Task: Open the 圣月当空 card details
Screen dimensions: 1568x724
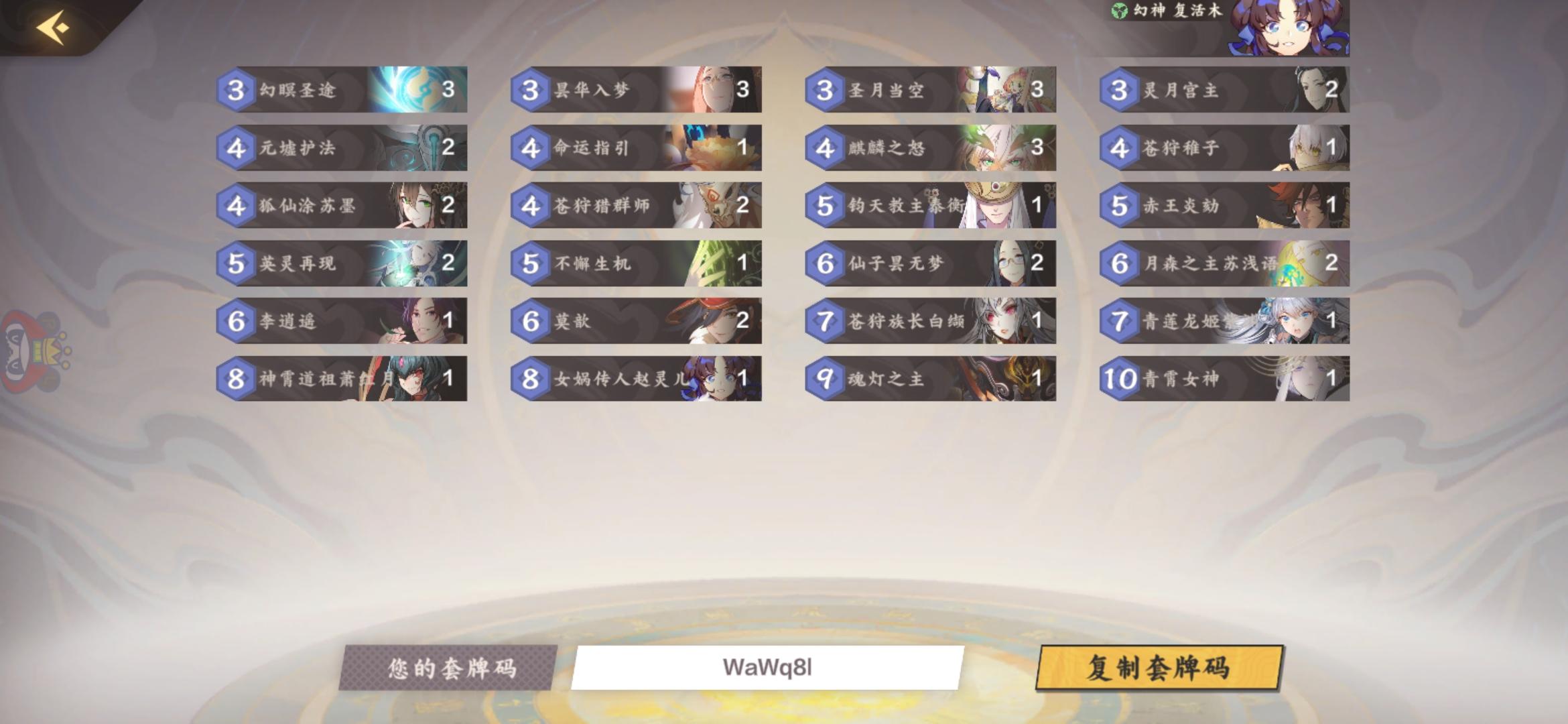Action: [931, 90]
